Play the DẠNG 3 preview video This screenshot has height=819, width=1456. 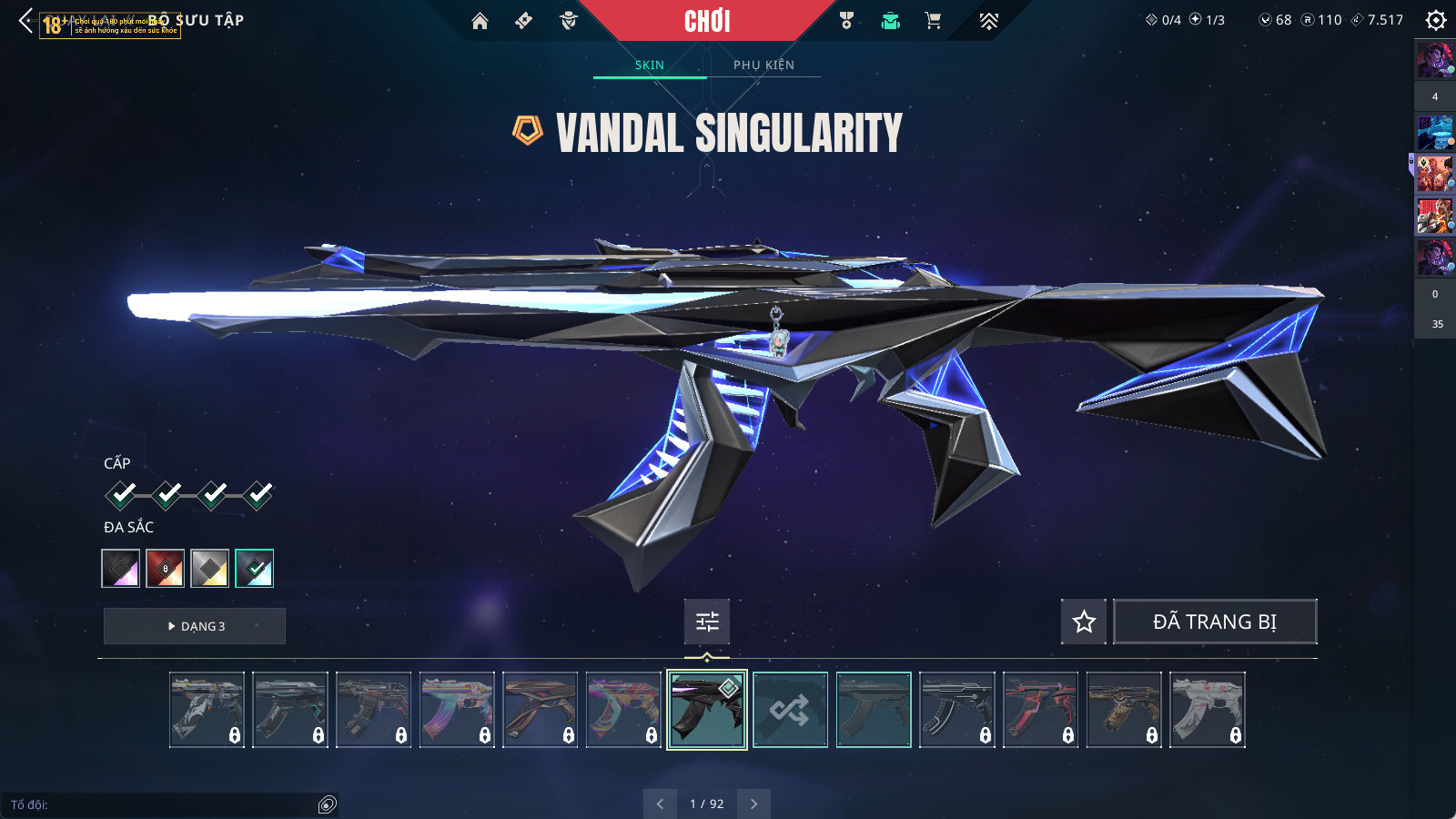click(195, 626)
